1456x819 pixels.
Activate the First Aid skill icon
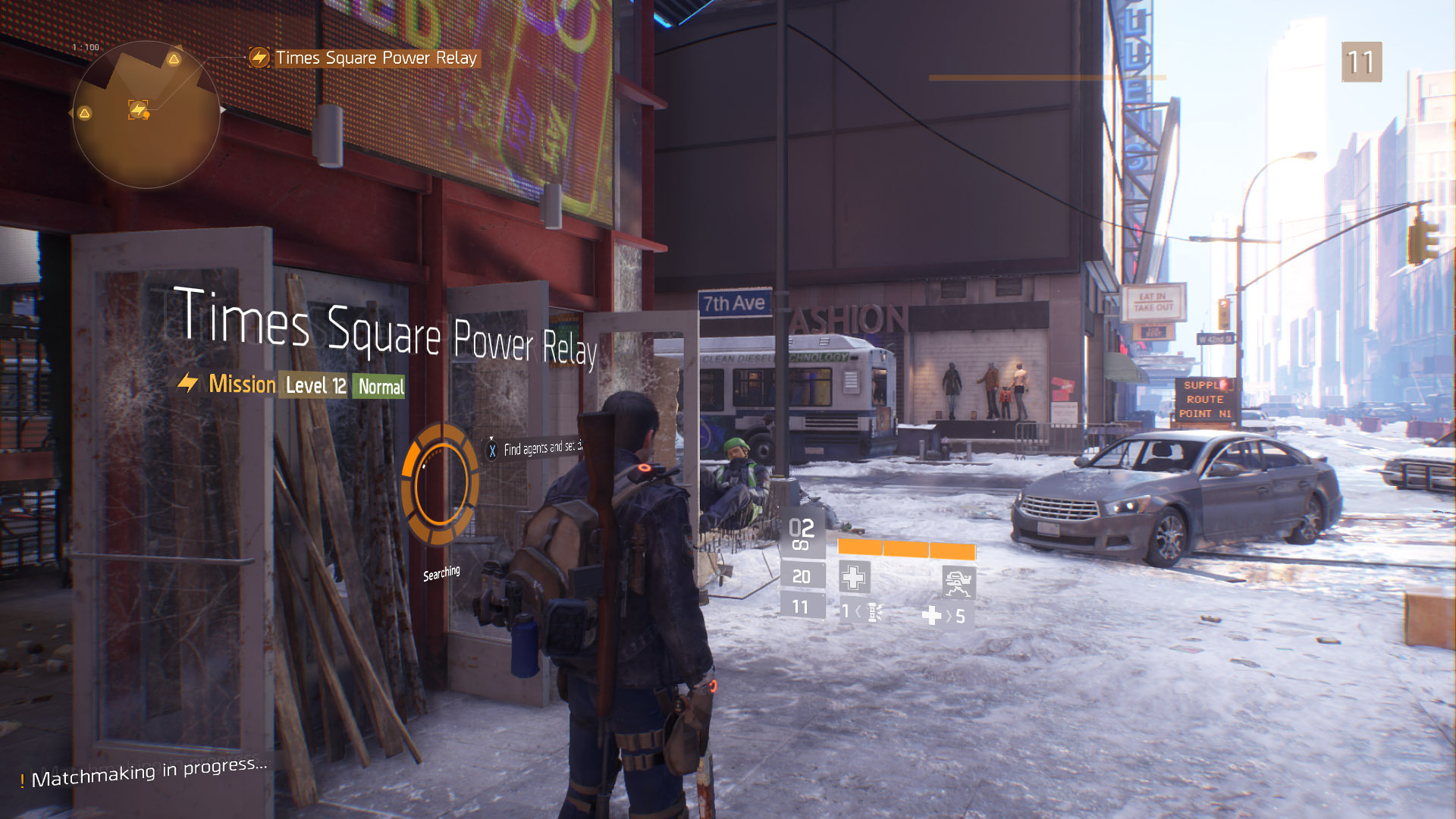point(854,577)
